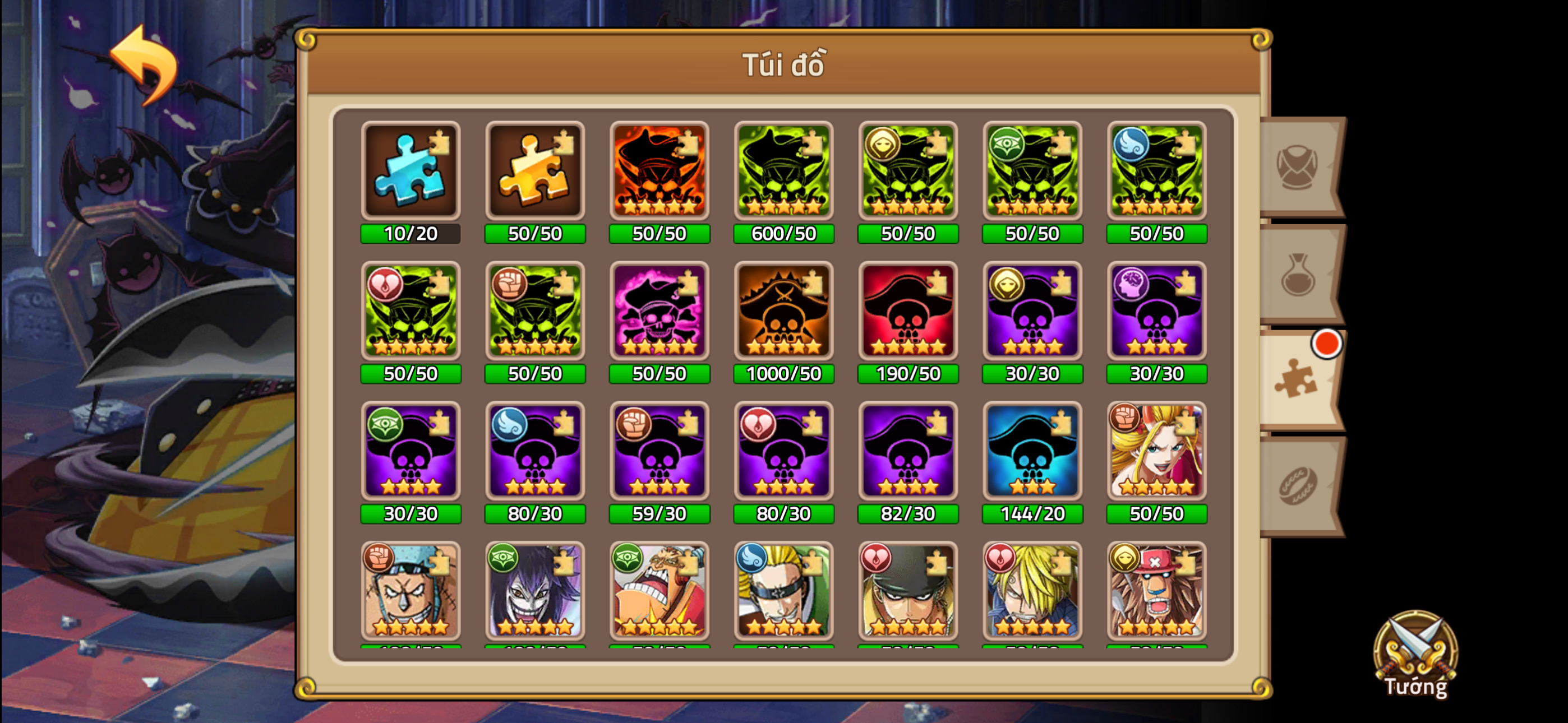Select the red skull shard showing 190/50
Viewport: 1568px width, 723px height.
click(x=908, y=312)
